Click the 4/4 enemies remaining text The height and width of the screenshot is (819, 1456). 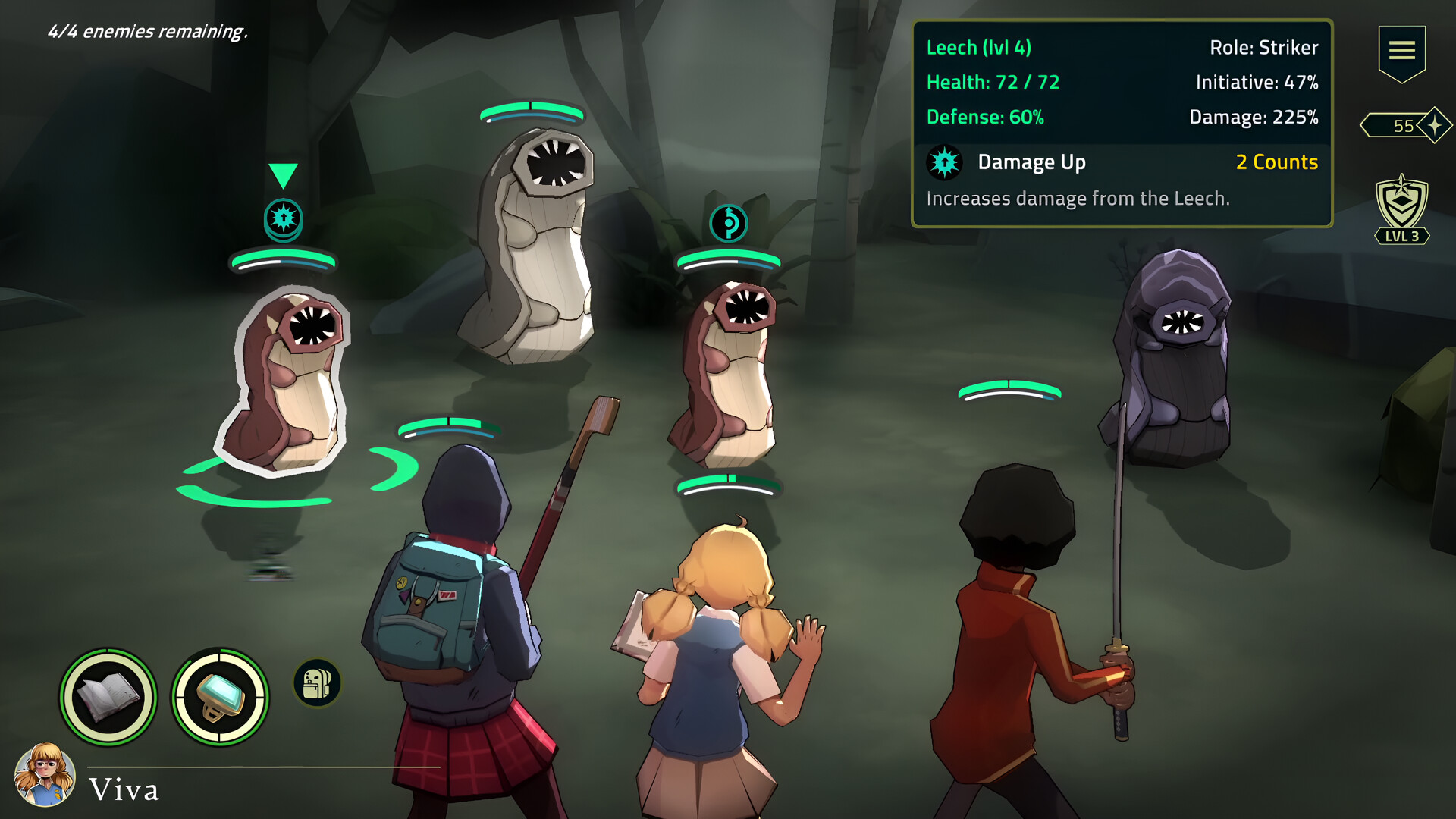pos(149,33)
